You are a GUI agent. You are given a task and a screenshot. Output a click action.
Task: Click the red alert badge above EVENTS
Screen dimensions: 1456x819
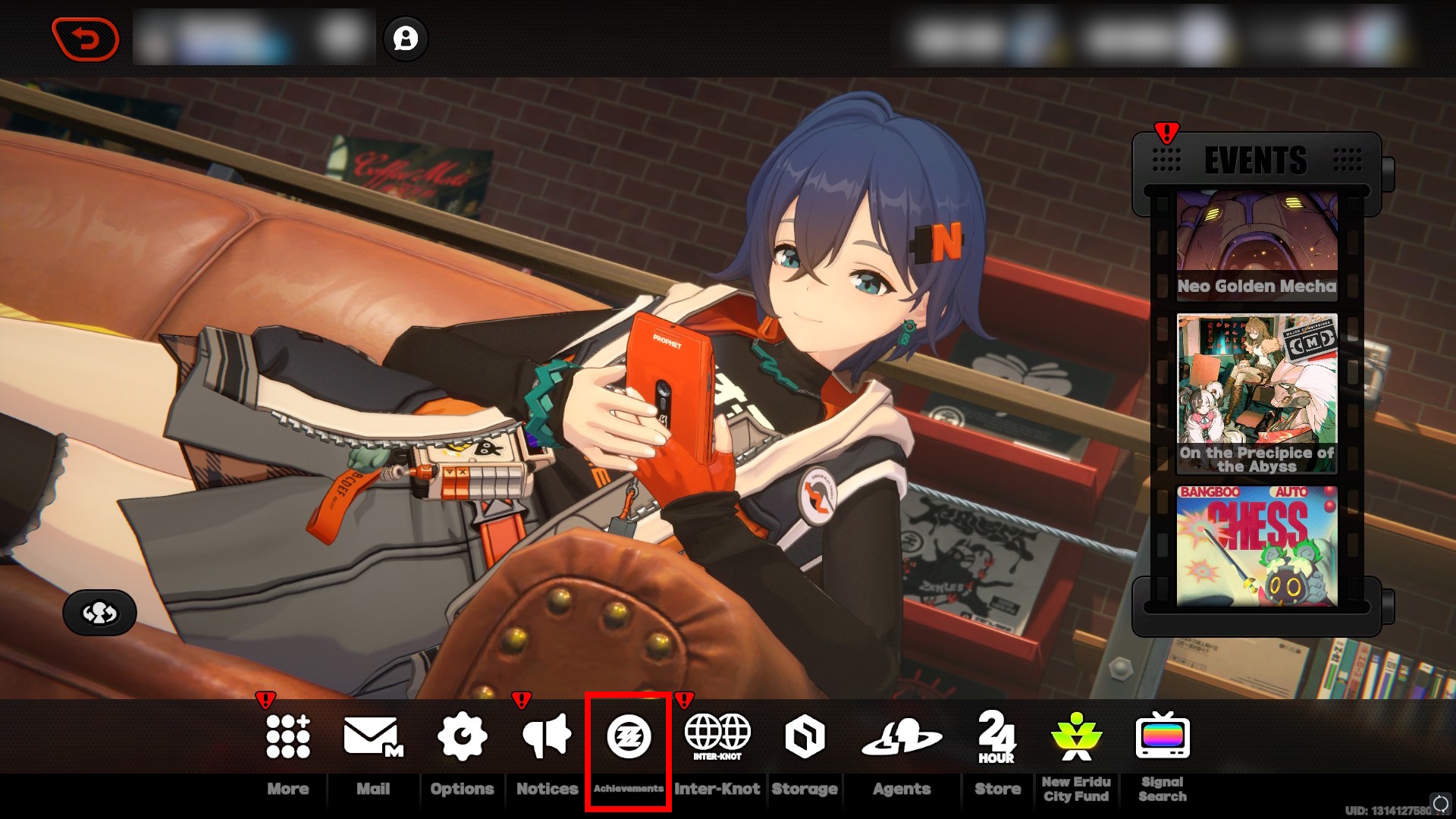[x=1166, y=133]
